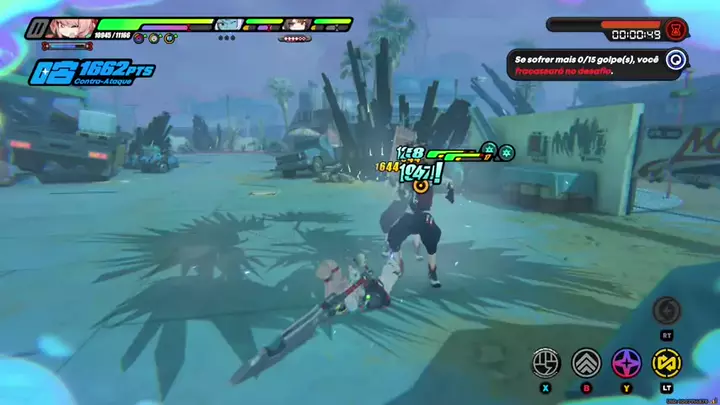The height and width of the screenshot is (405, 720).
Task: Tap the yellow character swap icon
Action: click(x=665, y=362)
